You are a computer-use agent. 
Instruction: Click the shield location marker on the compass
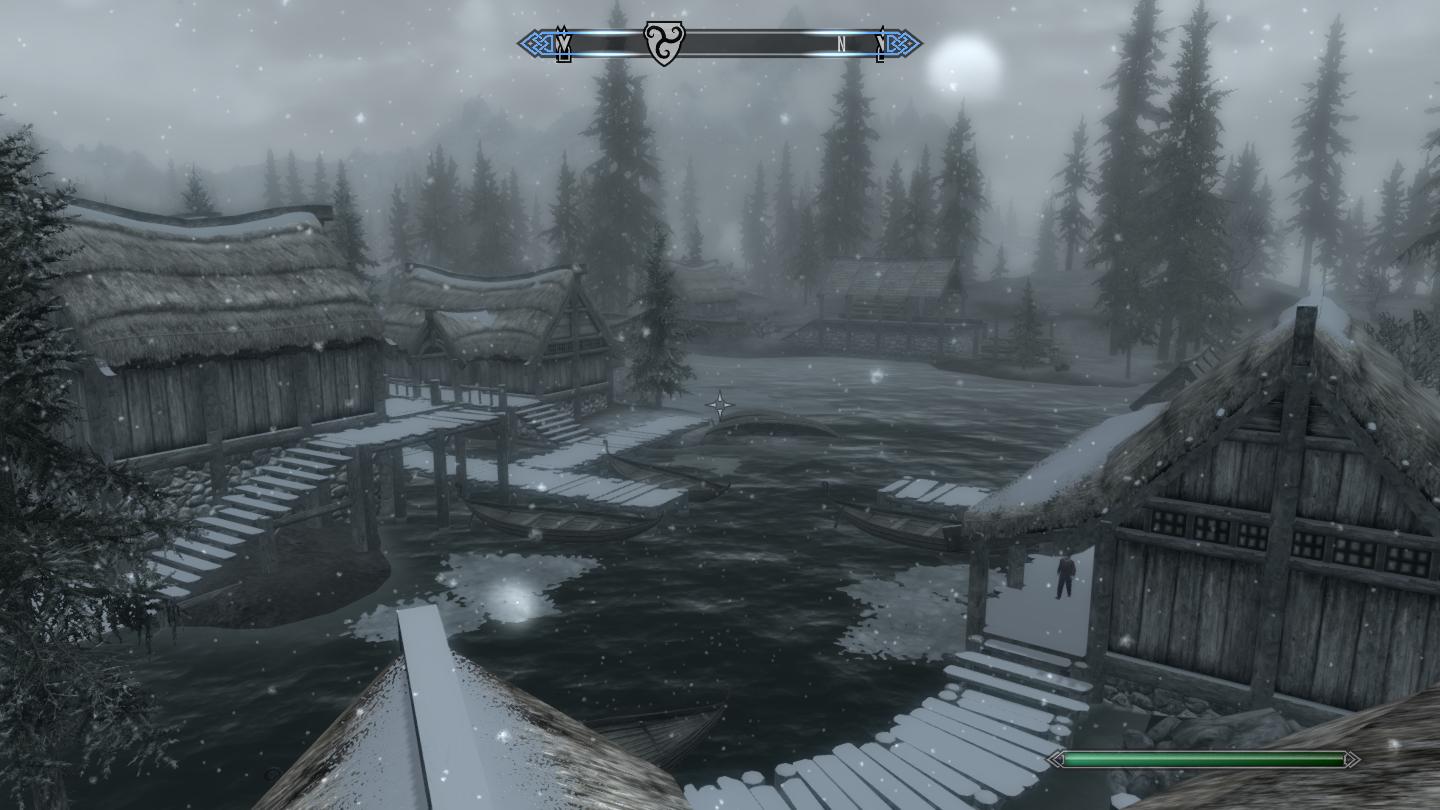pos(662,44)
